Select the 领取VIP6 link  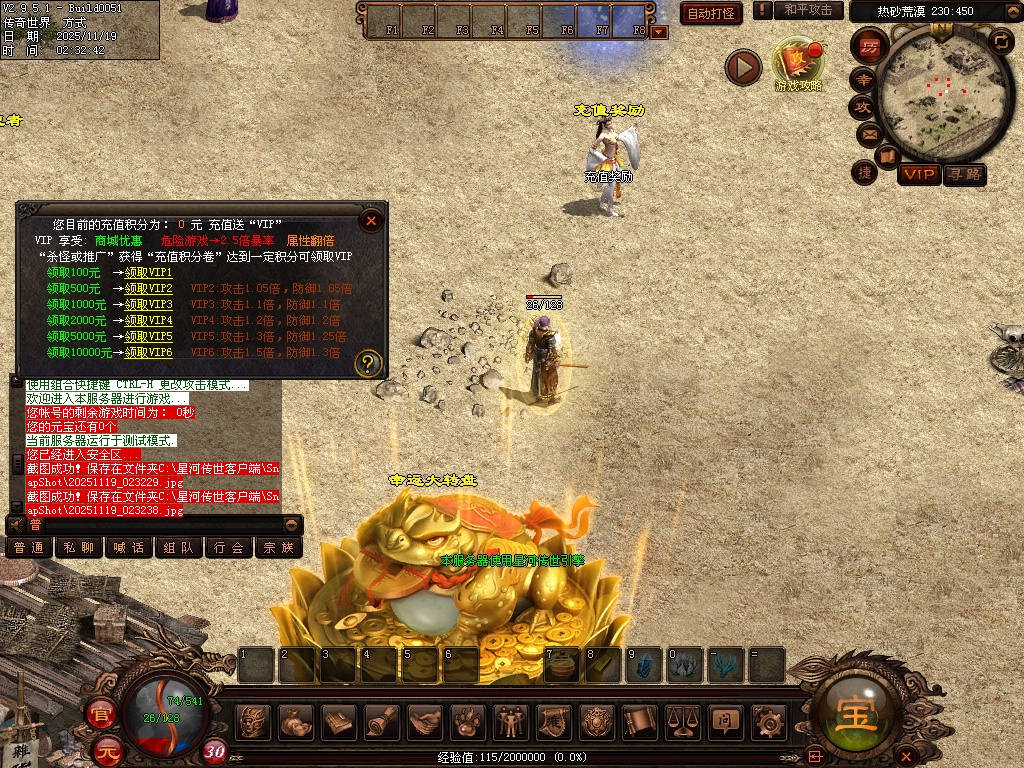[x=149, y=352]
